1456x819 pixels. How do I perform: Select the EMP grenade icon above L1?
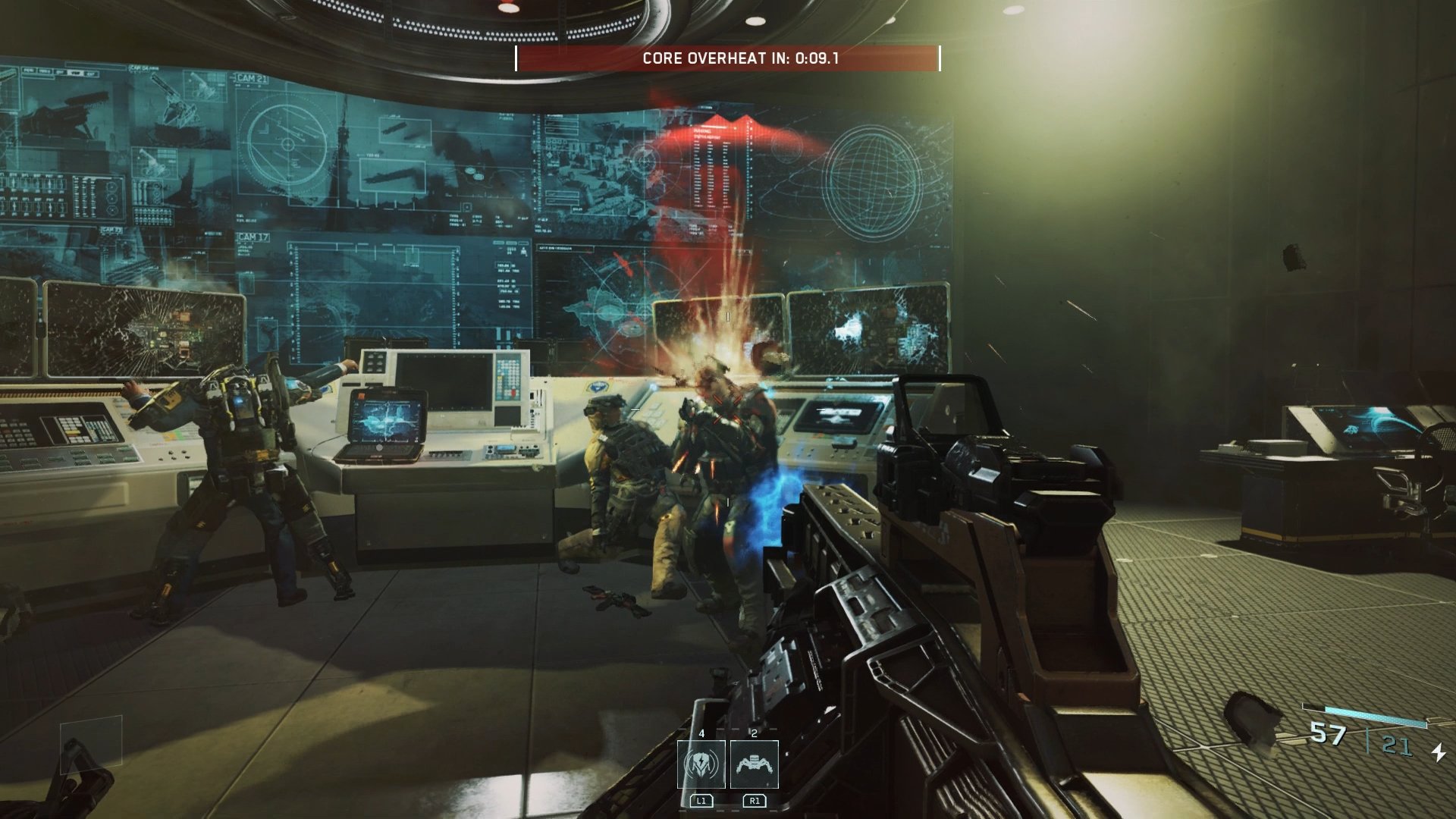(702, 764)
